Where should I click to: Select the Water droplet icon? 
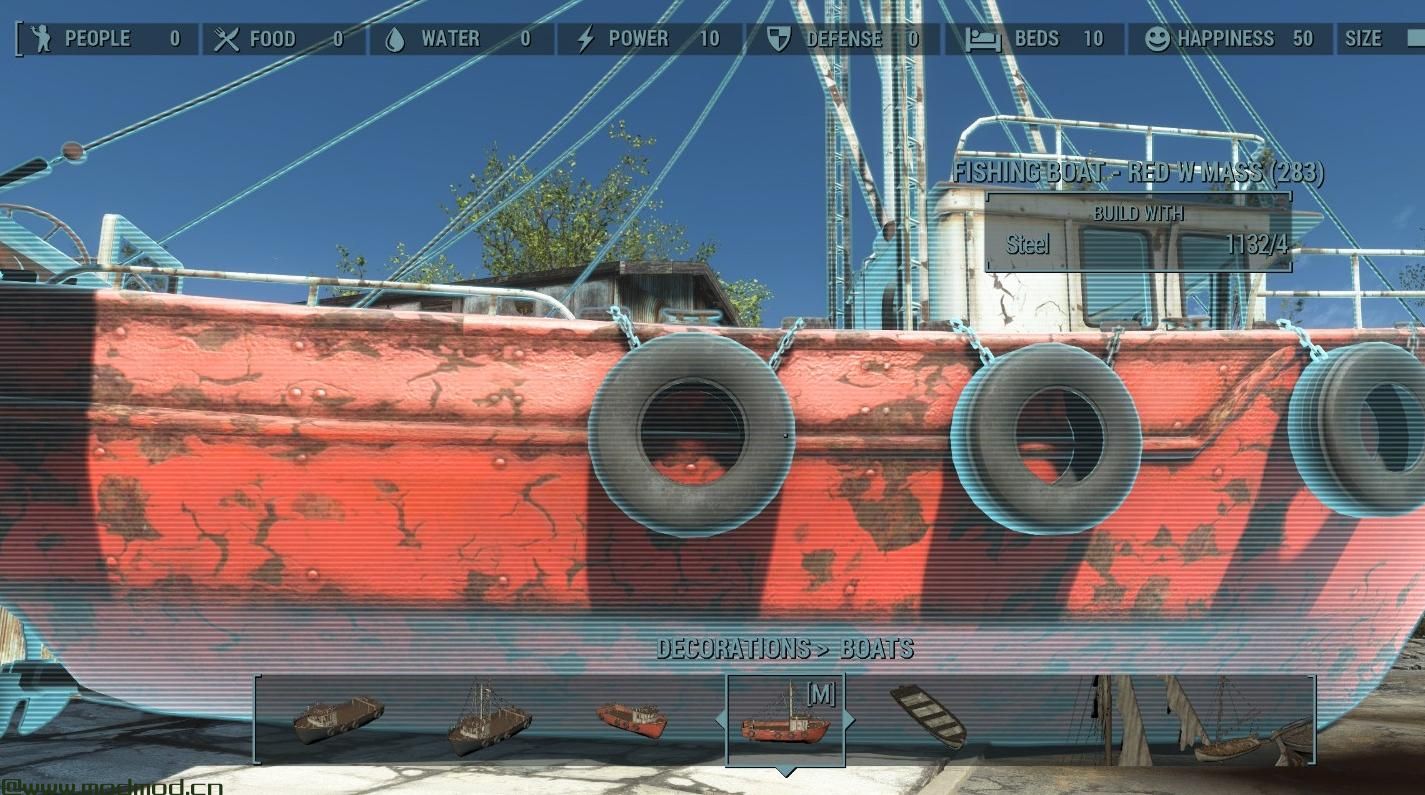[x=397, y=39]
